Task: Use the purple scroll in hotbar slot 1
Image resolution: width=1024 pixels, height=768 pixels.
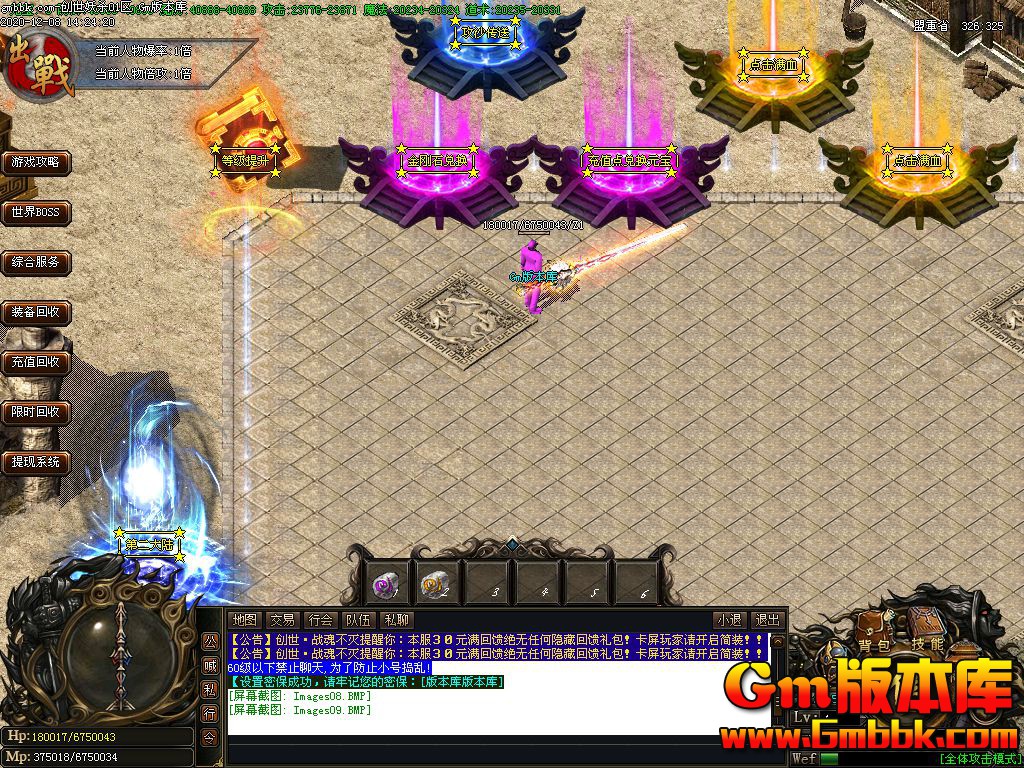Action: (387, 583)
